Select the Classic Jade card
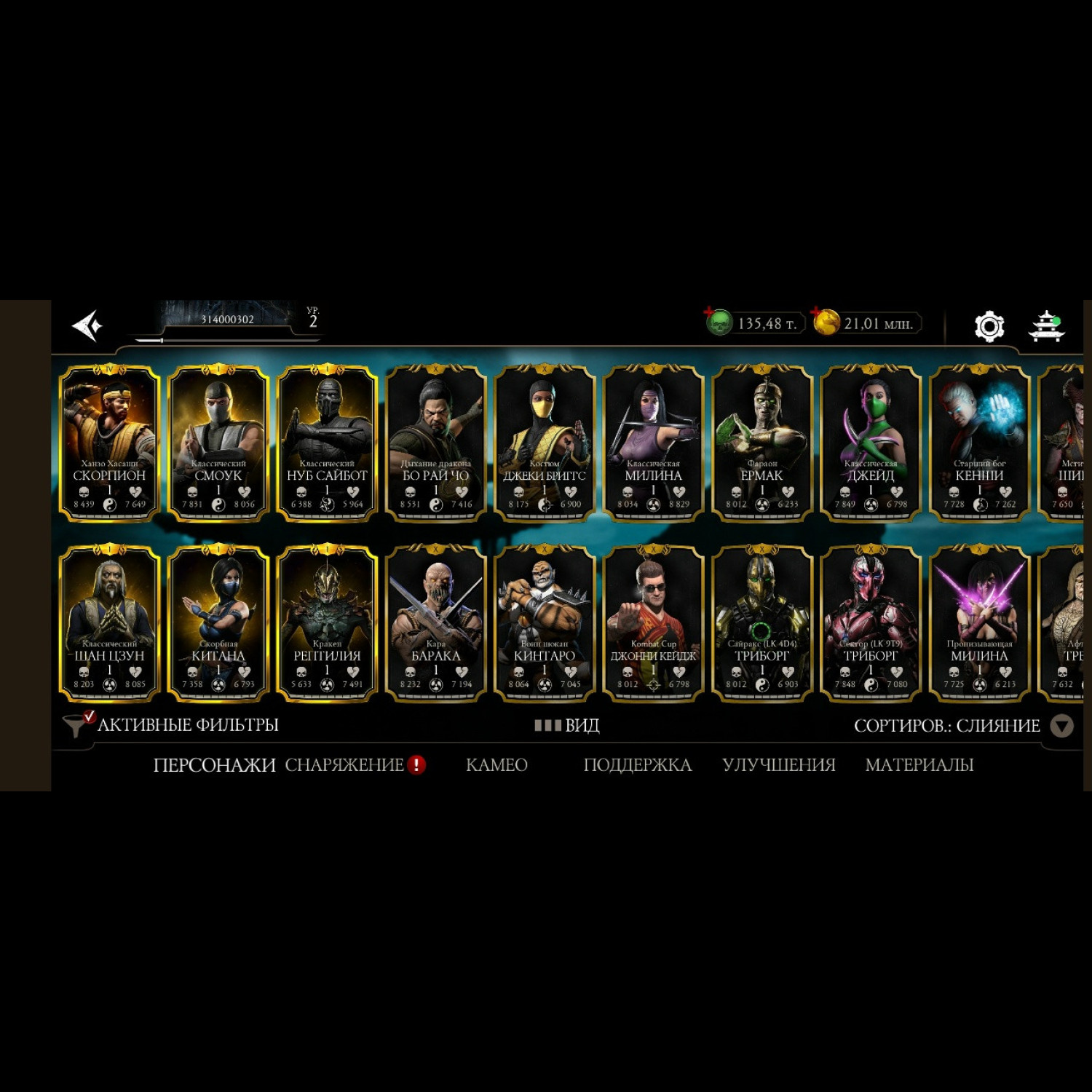This screenshot has height=1092, width=1092. (871, 443)
